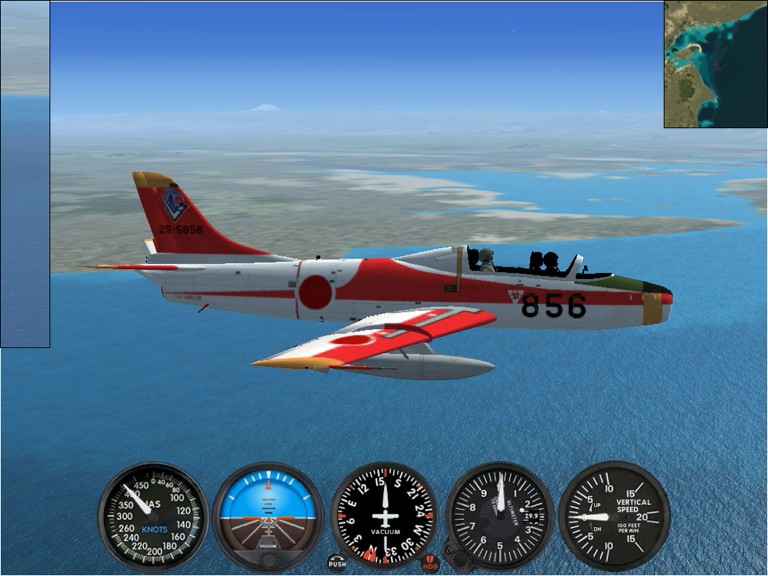Adjust the red HDG bug knob
Viewport: 768px width, 576px height.
[x=431, y=563]
